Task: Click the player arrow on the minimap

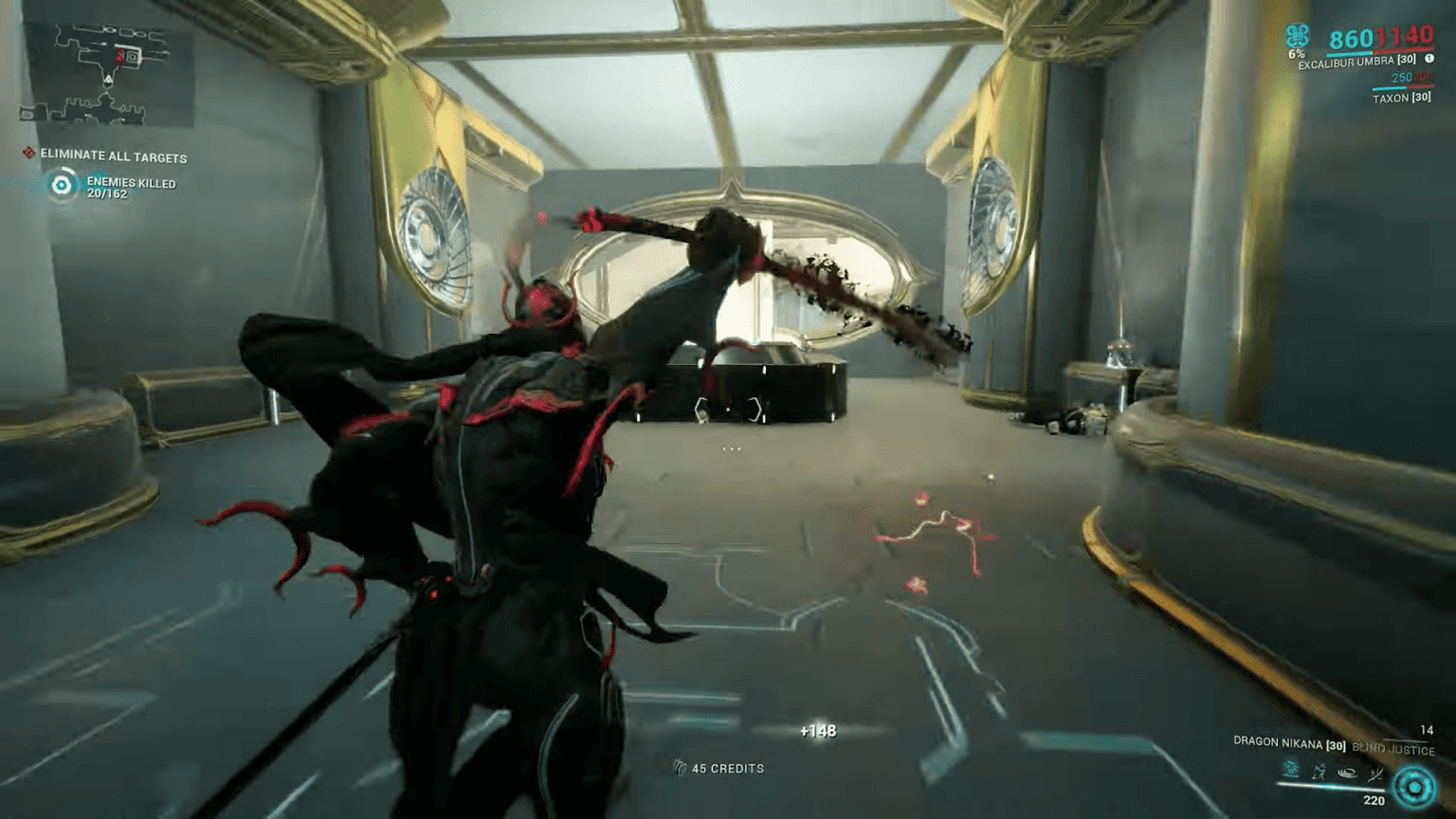Action: (107, 79)
